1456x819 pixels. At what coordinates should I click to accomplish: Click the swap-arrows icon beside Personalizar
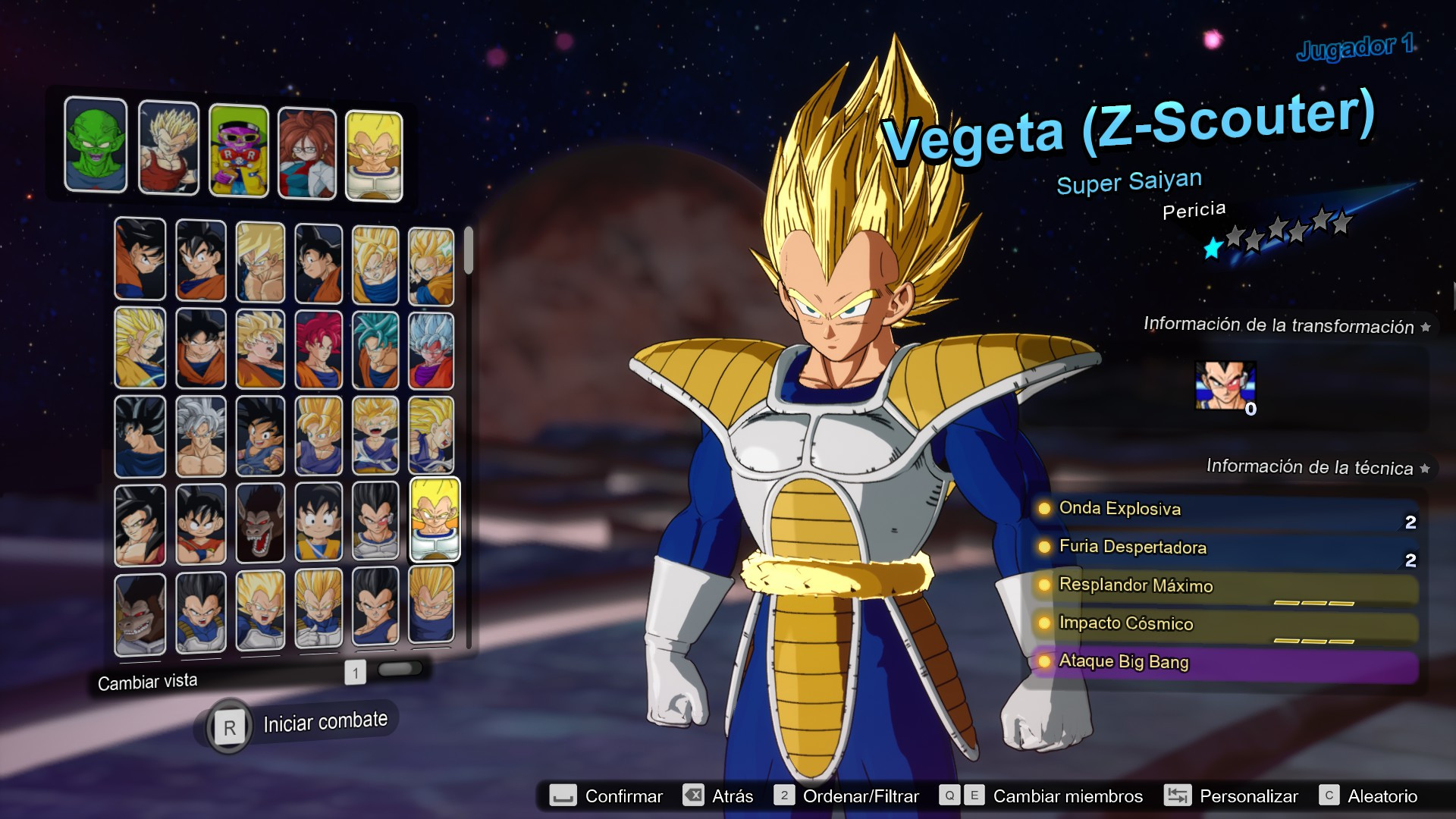(x=1178, y=796)
